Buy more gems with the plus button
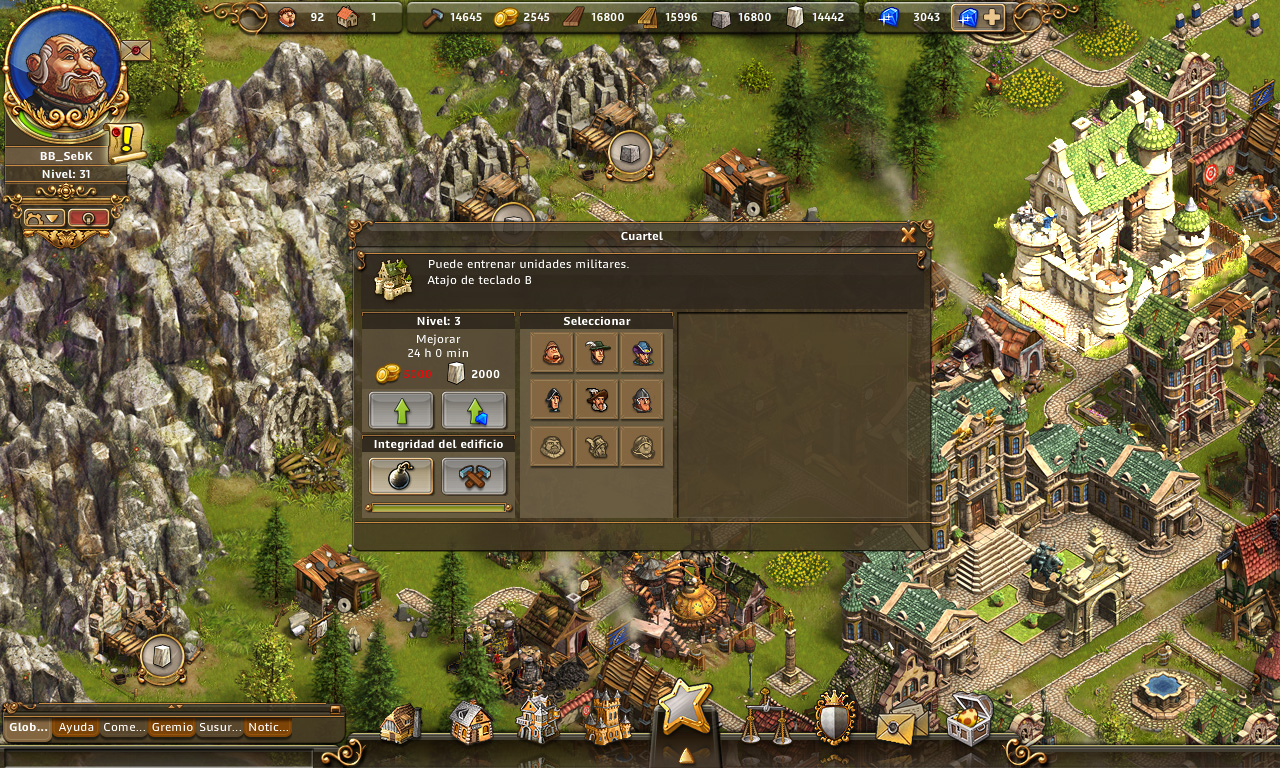The image size is (1280, 768). pos(991,17)
